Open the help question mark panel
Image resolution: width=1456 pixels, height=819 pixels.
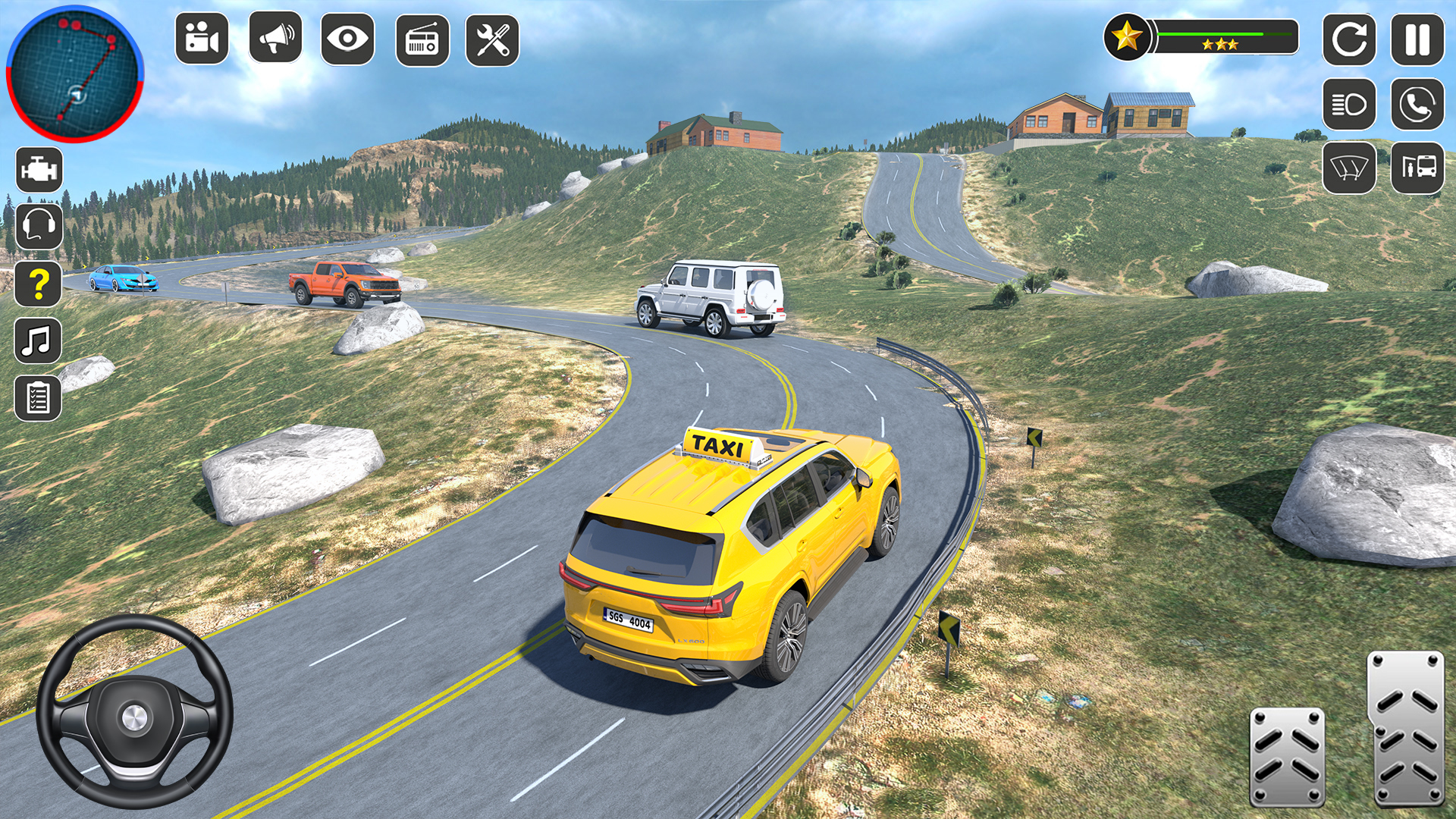pyautogui.click(x=39, y=284)
